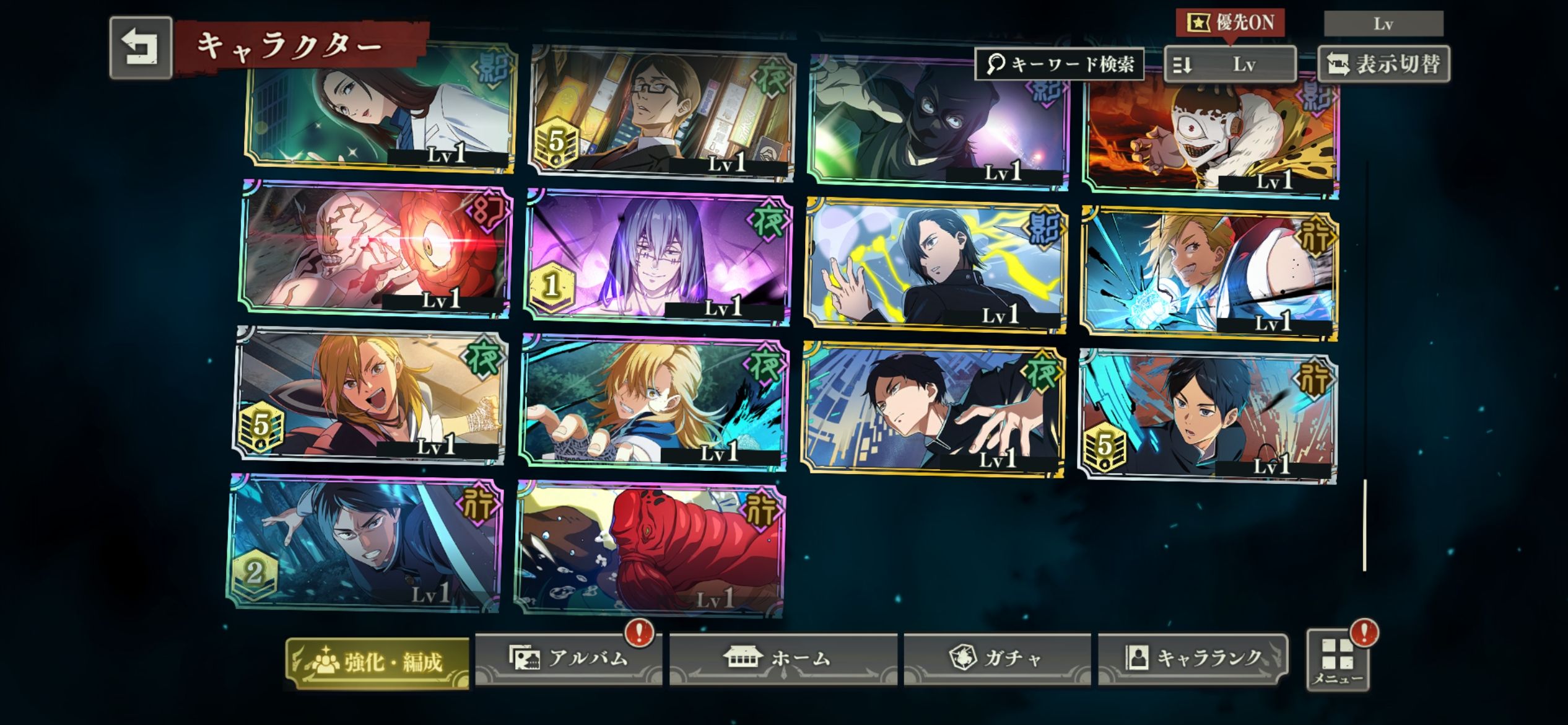Open the メニュー grid menu
The height and width of the screenshot is (725, 1568).
(1338, 661)
